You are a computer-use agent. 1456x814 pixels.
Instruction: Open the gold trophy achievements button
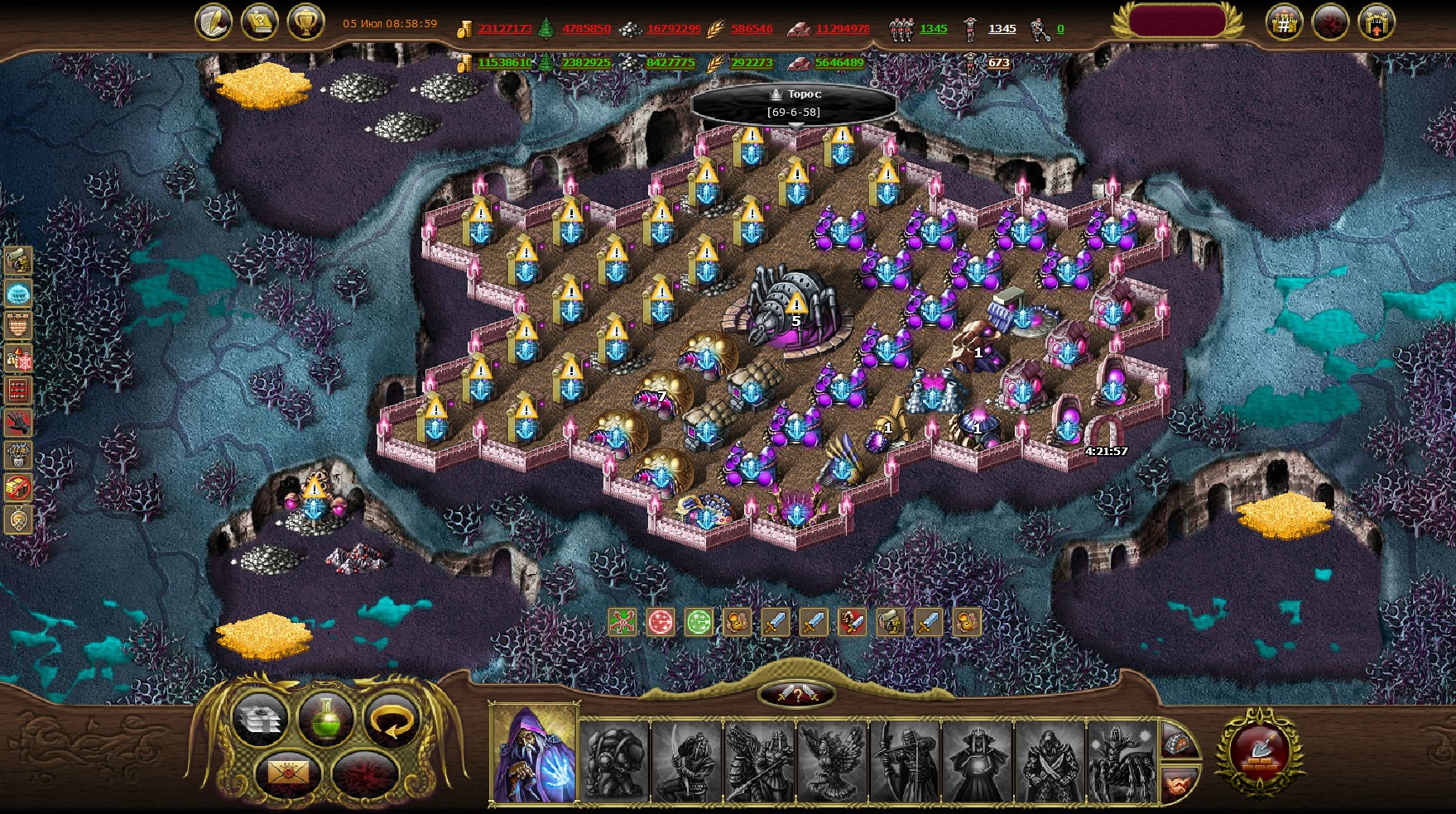(305, 22)
